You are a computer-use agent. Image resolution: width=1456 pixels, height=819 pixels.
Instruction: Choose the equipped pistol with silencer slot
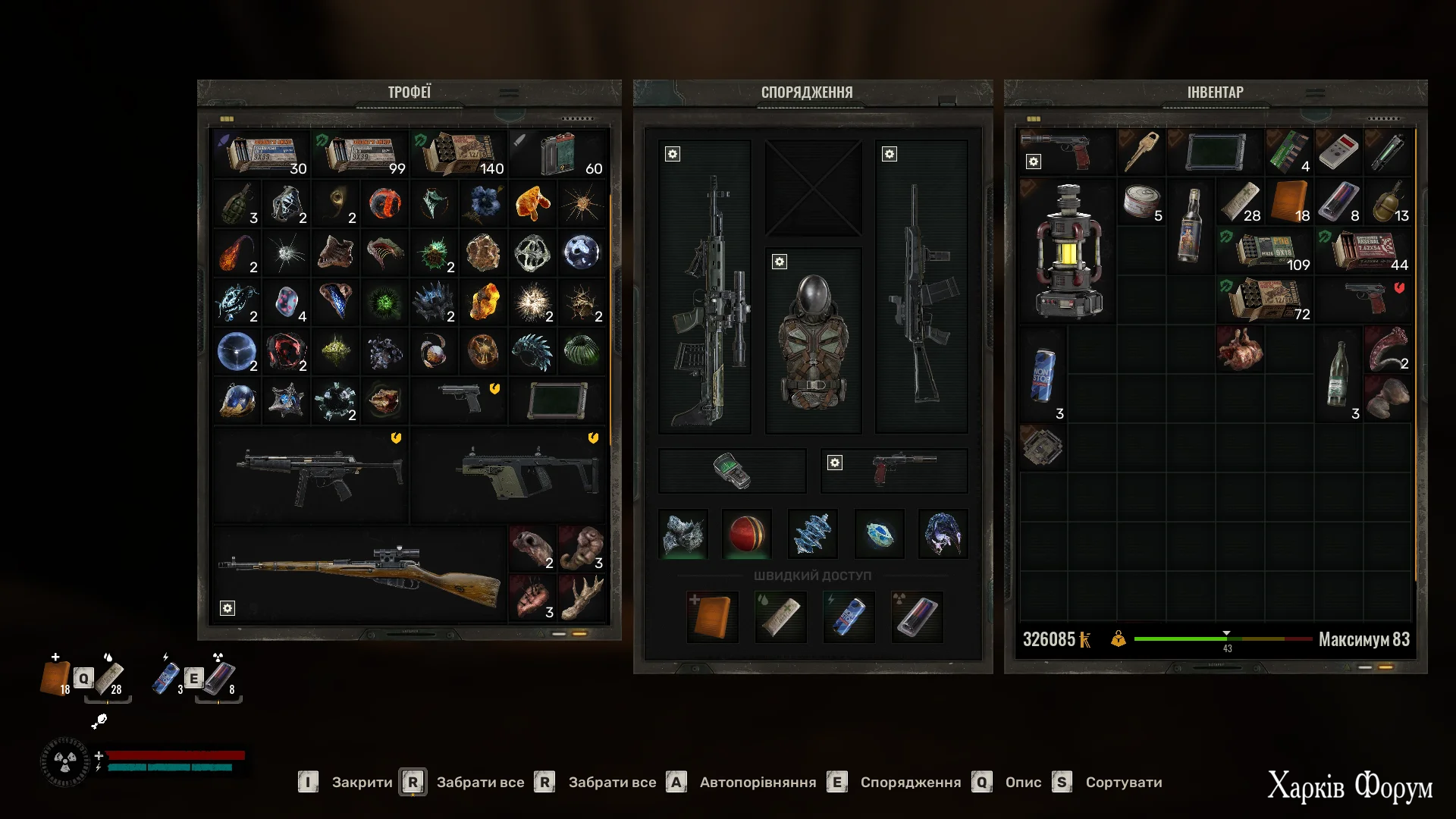(895, 470)
